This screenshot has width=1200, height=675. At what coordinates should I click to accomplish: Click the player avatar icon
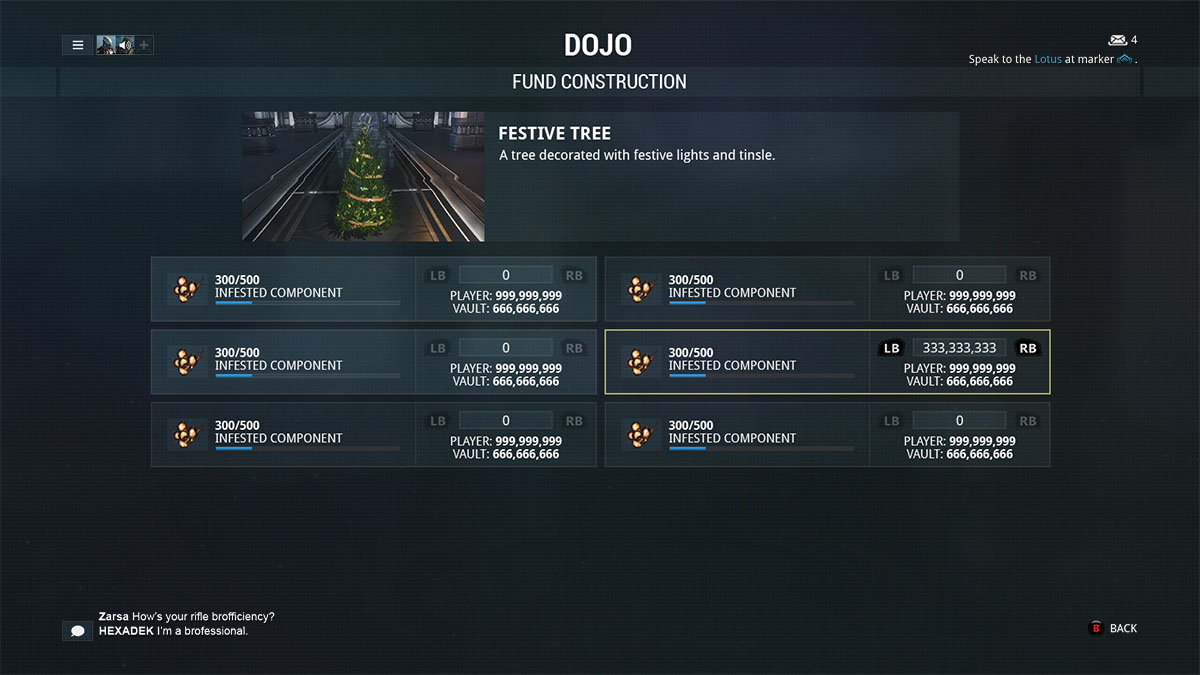106,45
